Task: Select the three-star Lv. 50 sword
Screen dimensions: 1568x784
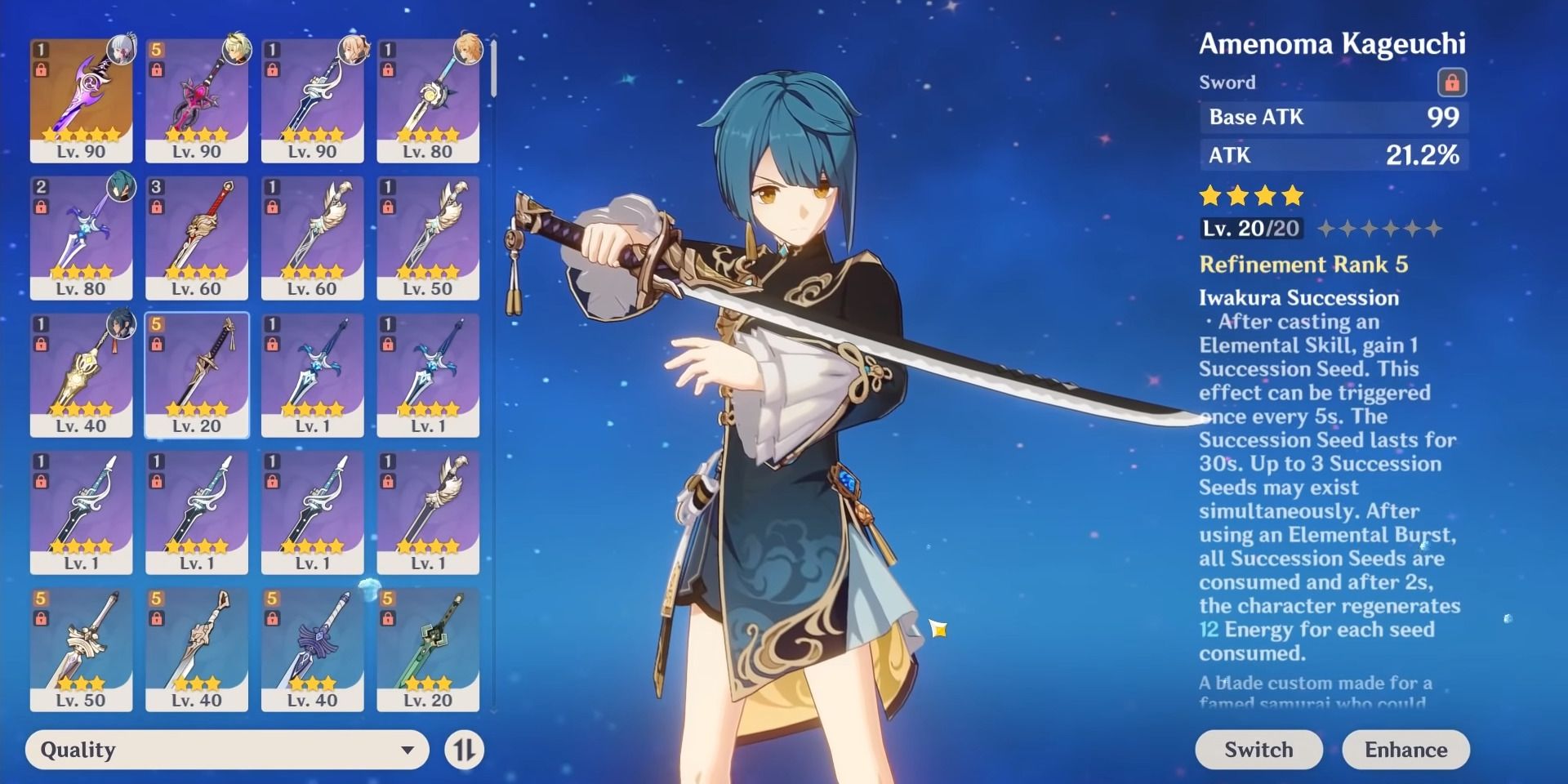Action: click(x=81, y=648)
